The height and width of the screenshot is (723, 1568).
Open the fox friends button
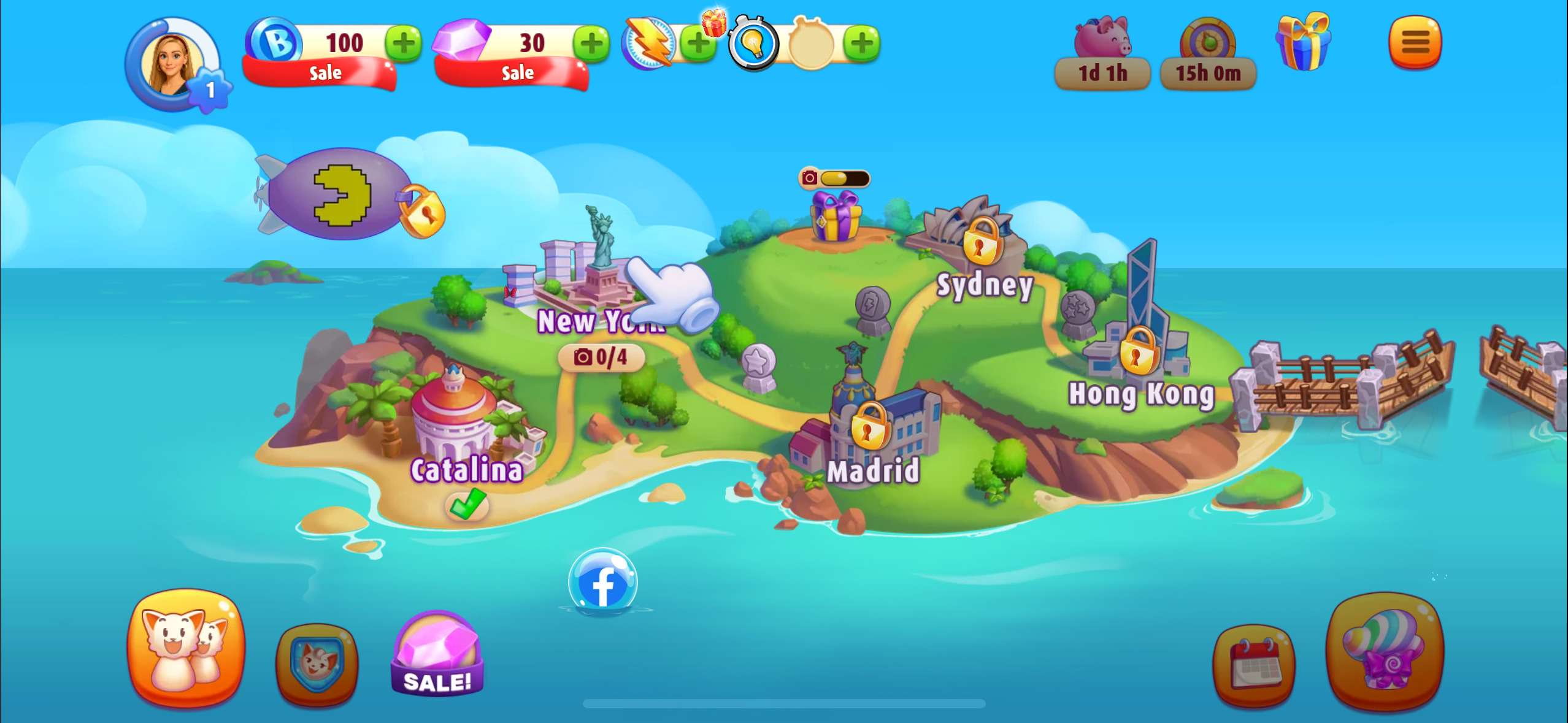185,647
